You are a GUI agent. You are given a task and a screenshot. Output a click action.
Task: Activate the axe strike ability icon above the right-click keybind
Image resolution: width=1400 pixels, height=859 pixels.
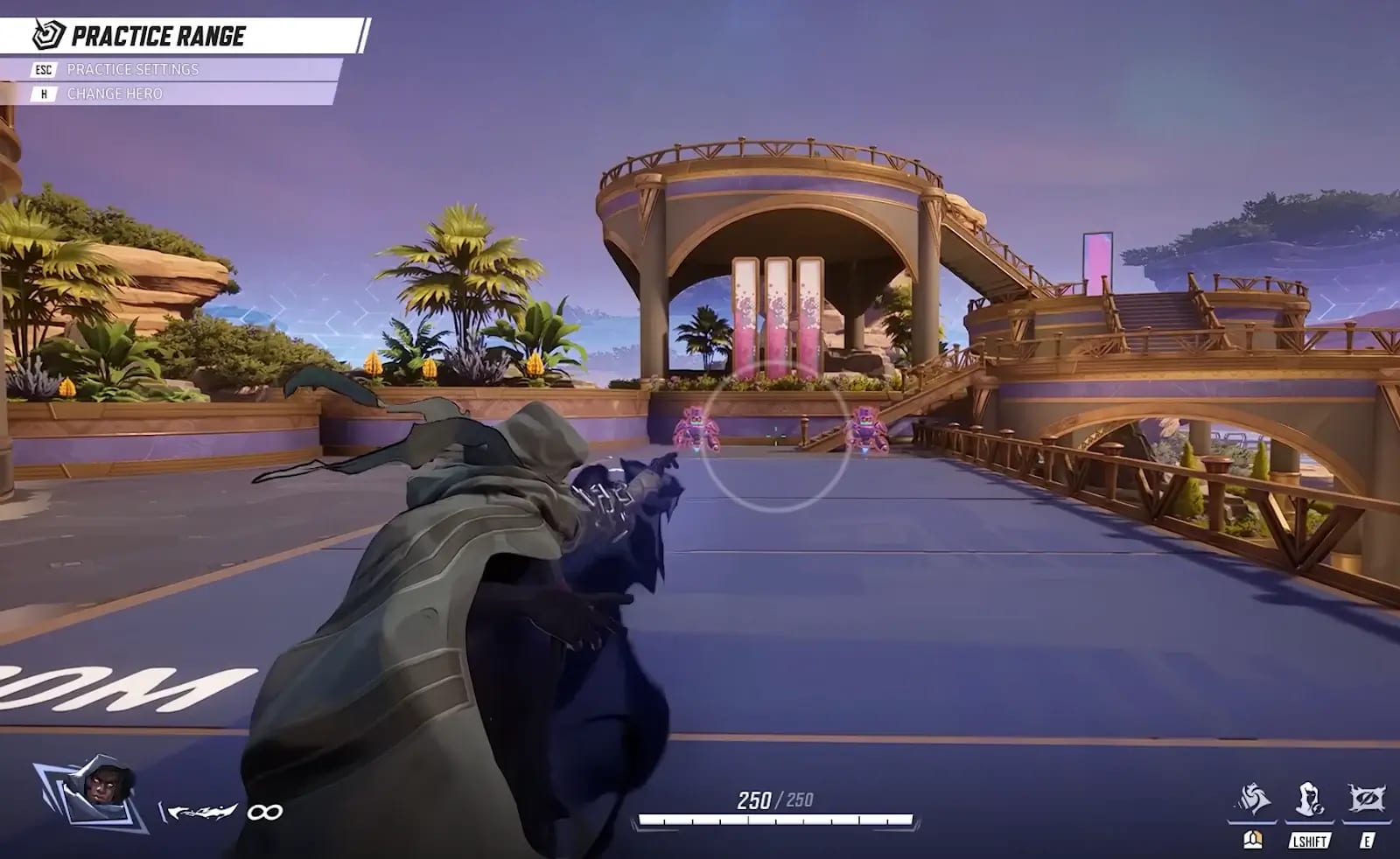[x=1253, y=798]
